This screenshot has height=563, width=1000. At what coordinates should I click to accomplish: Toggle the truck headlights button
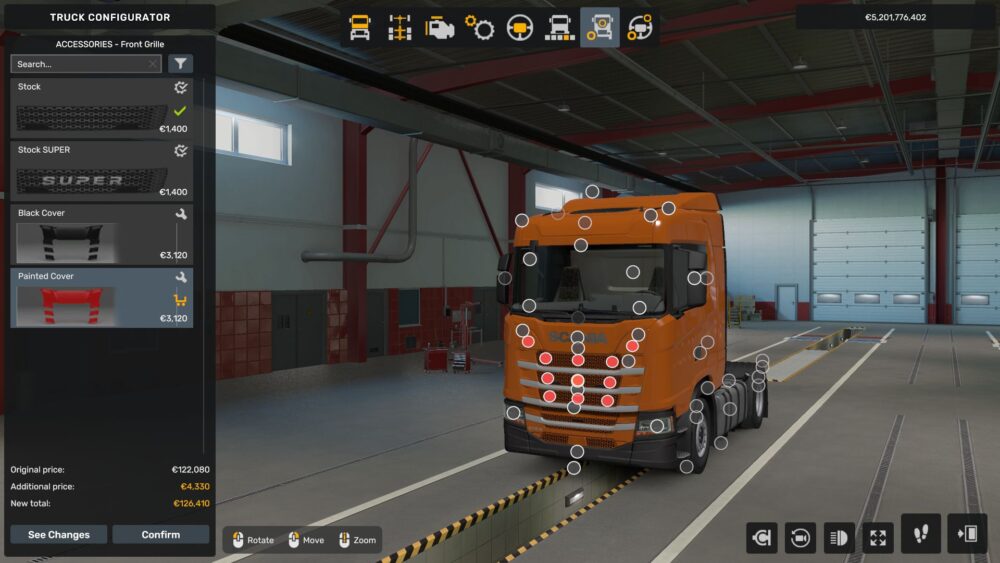click(x=838, y=538)
